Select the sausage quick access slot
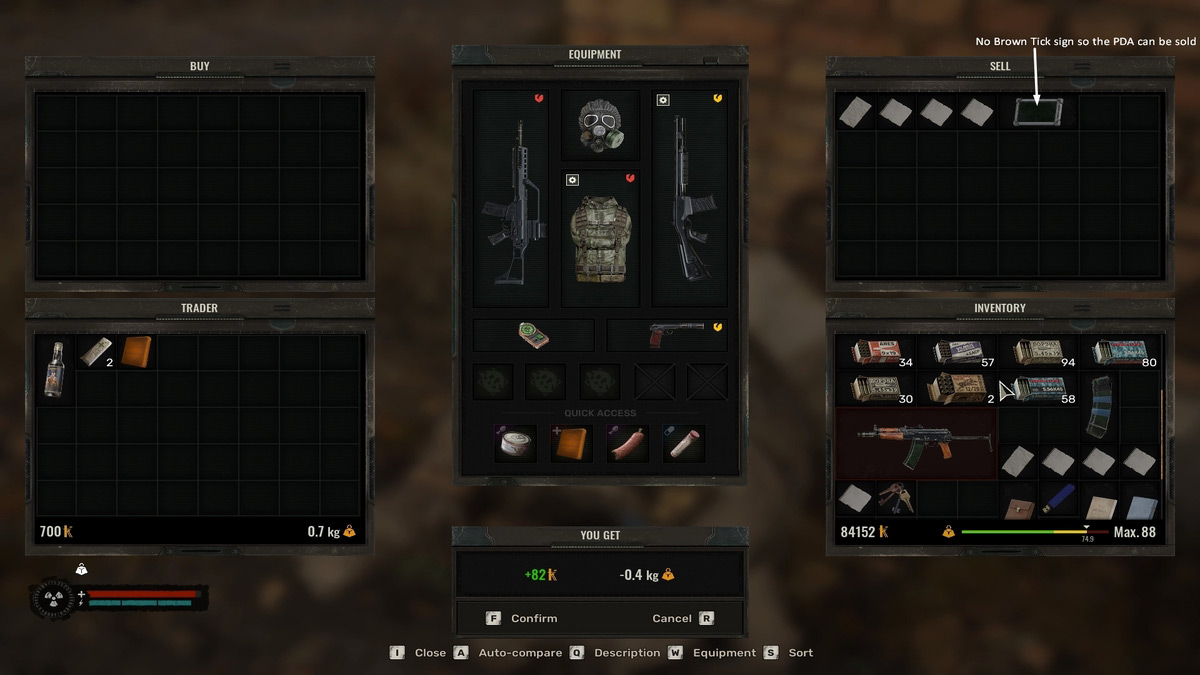The width and height of the screenshot is (1200, 675). coord(628,443)
